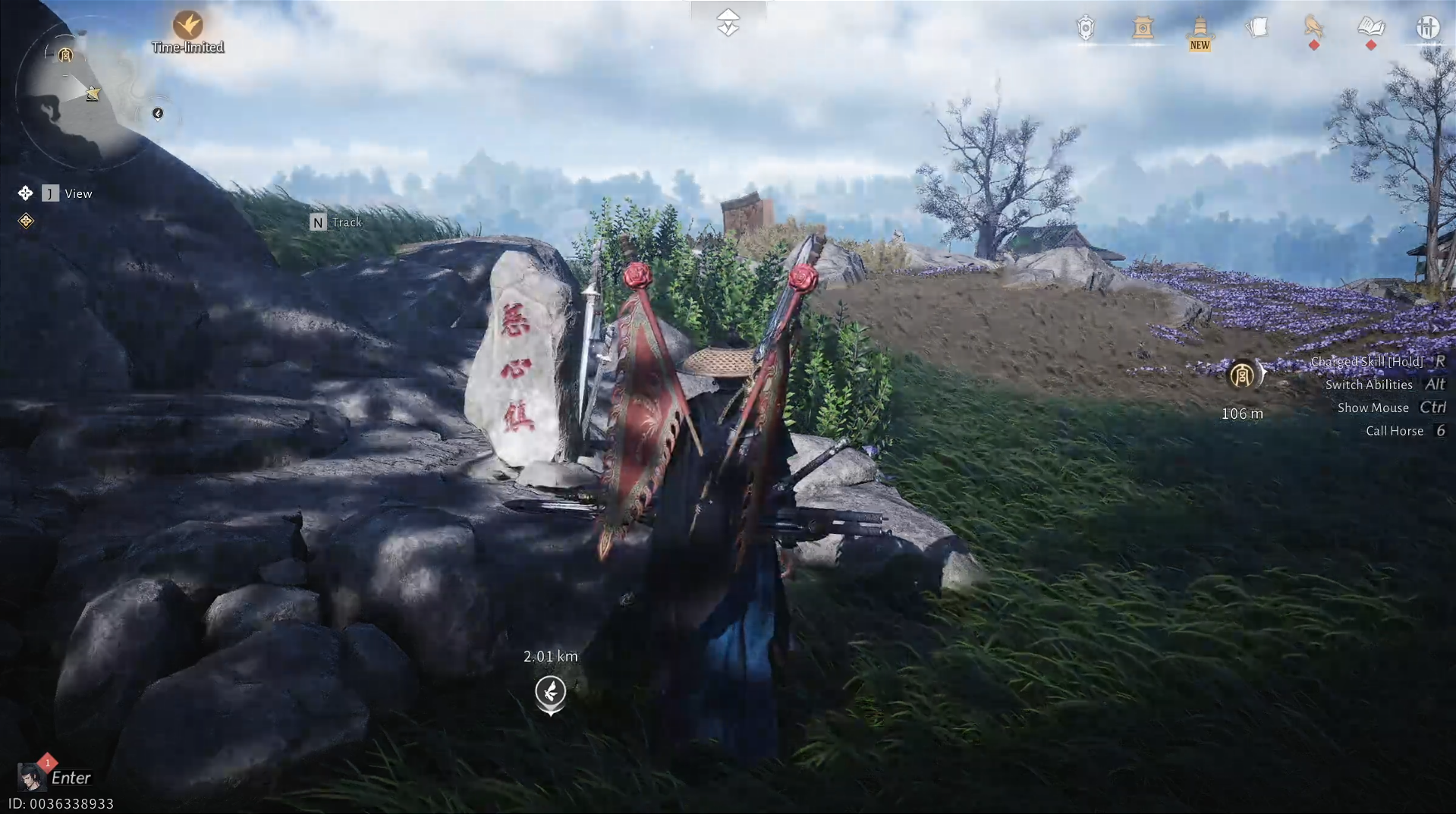The width and height of the screenshot is (1456, 814).
Task: Toggle Show Mouse mode
Action: (x=1373, y=407)
